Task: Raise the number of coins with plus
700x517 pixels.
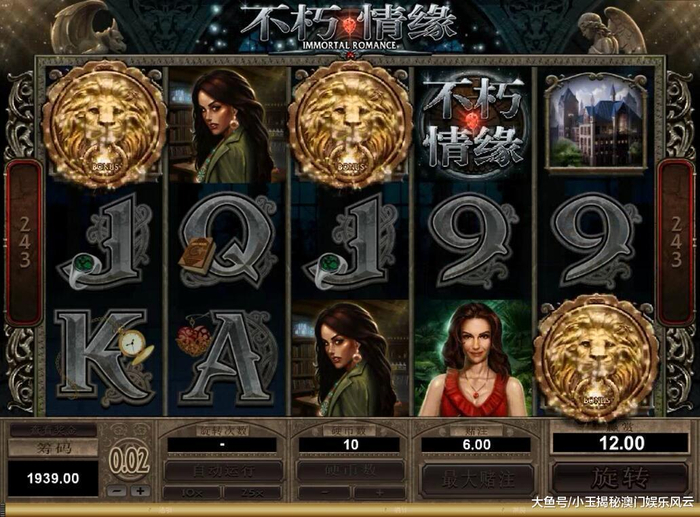Action: coord(379,492)
